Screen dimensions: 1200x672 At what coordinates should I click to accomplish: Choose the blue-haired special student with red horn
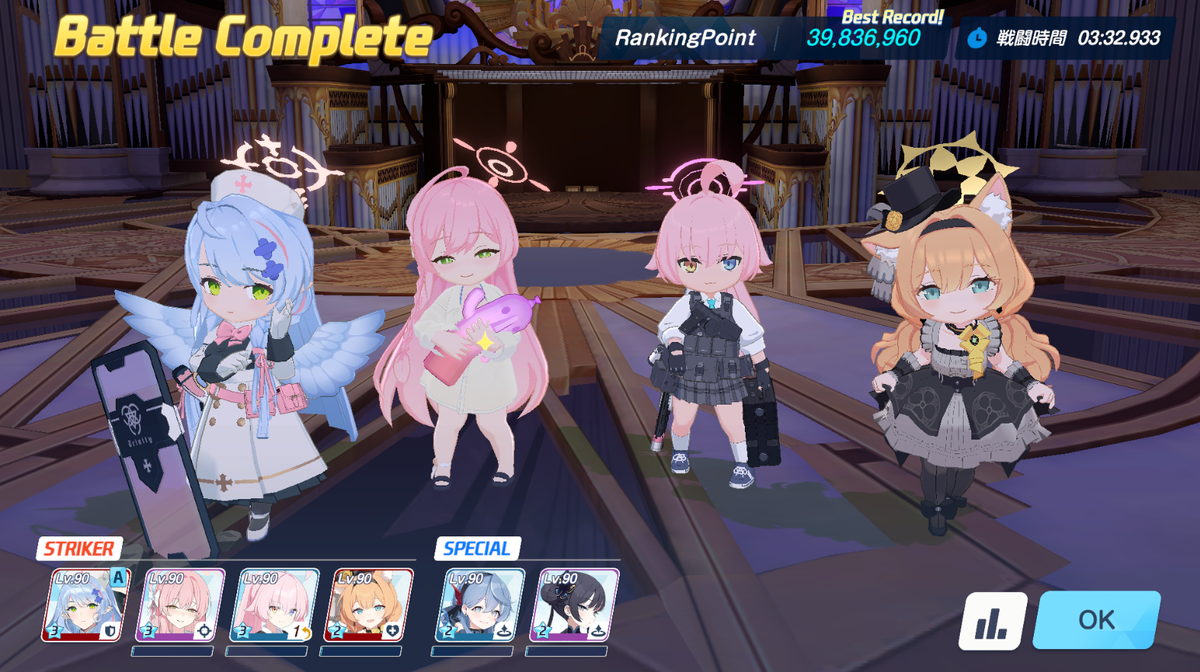(x=480, y=605)
